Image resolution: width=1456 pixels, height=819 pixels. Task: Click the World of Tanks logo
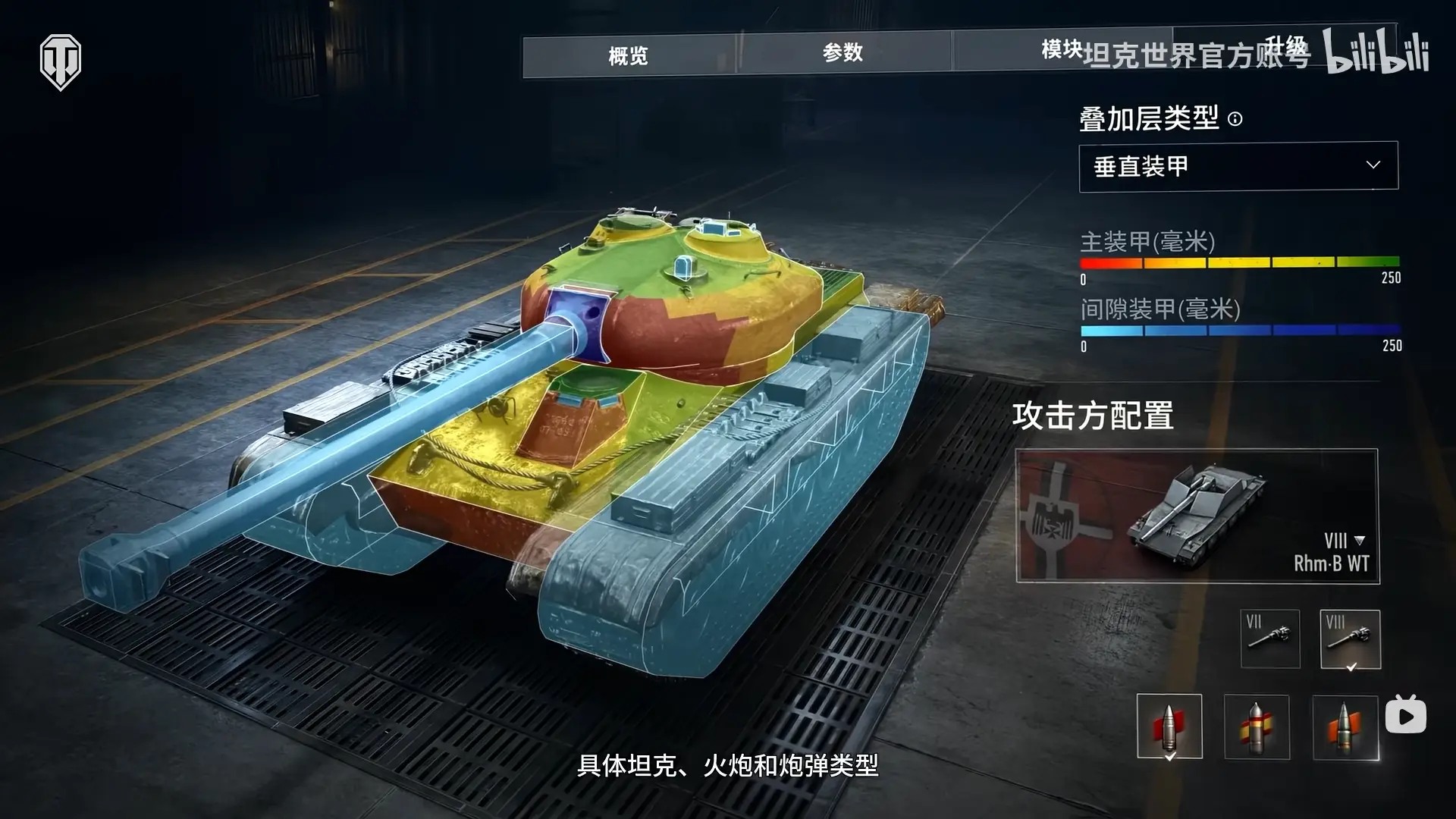coord(61,61)
